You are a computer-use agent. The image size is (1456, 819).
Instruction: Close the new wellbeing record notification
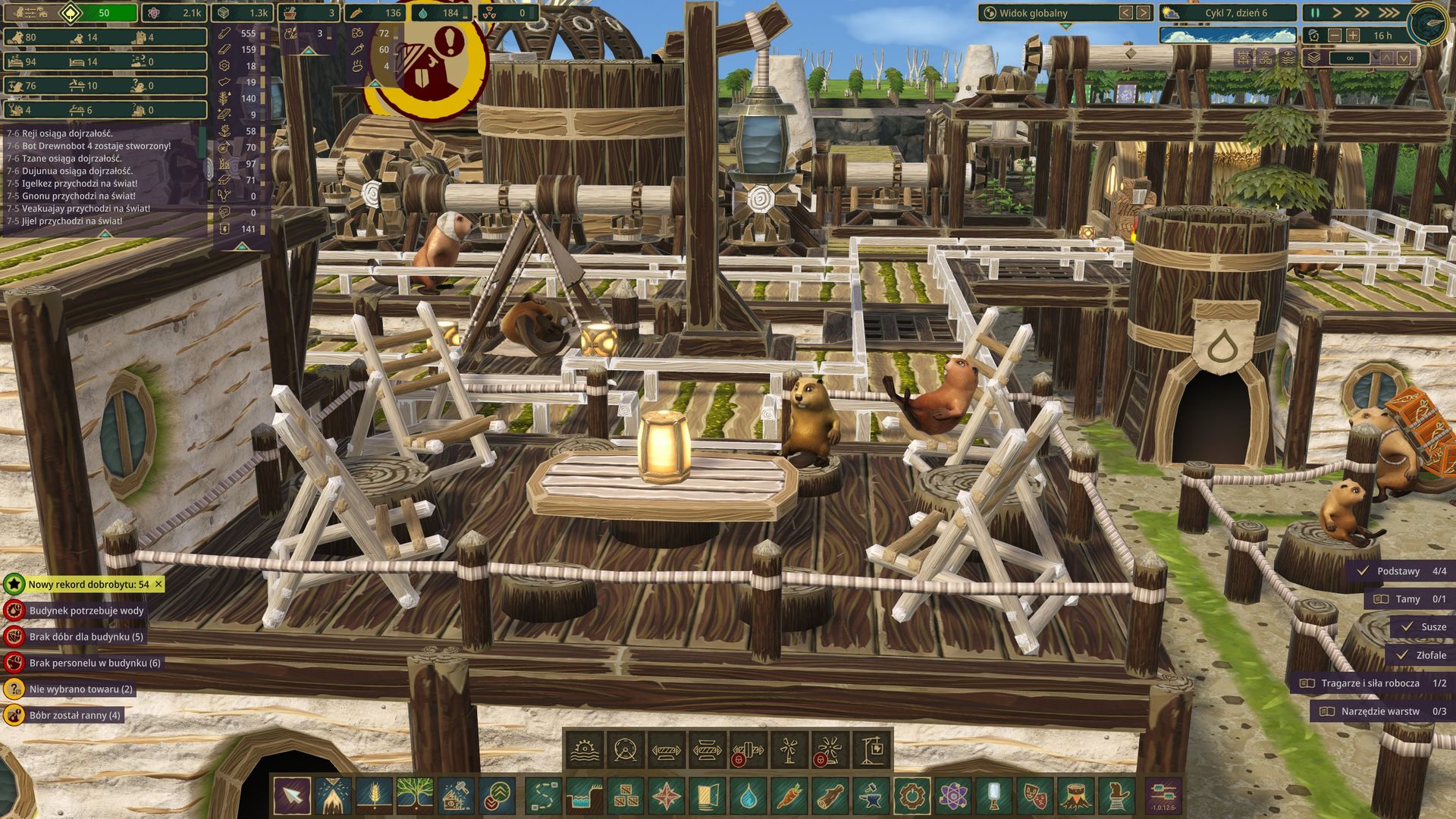tap(158, 584)
